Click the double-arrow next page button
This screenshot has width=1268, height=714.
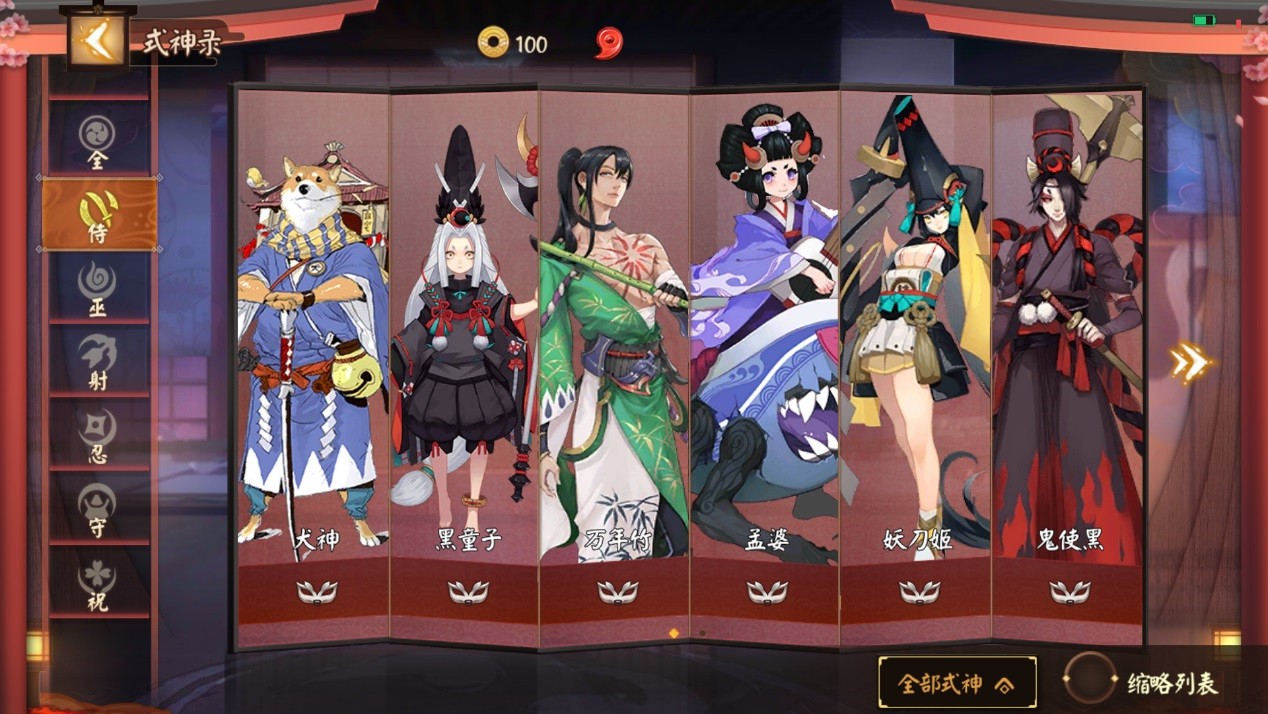[x=1191, y=363]
